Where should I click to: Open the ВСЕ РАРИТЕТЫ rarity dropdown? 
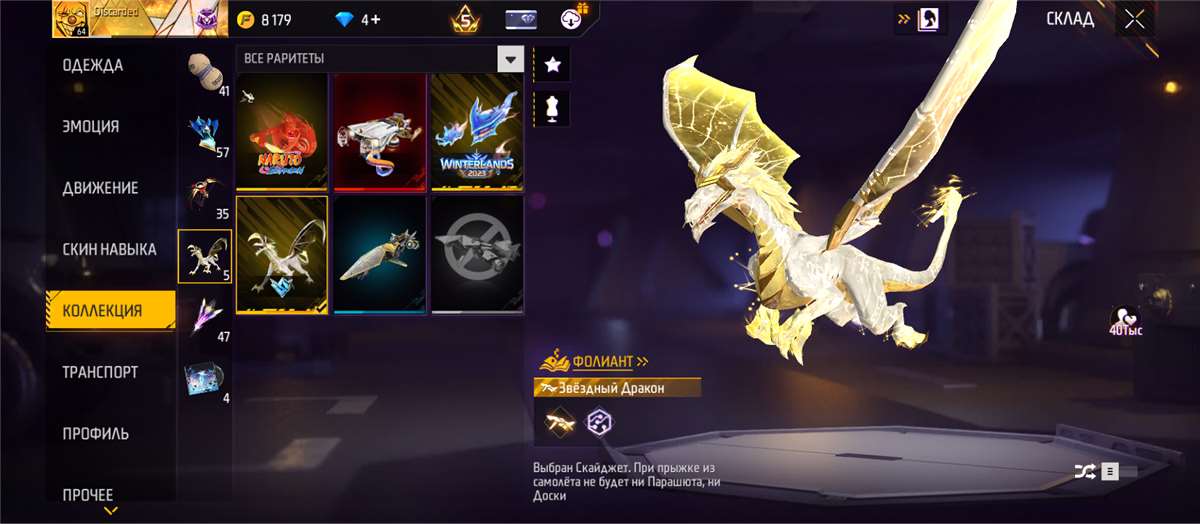pos(511,59)
